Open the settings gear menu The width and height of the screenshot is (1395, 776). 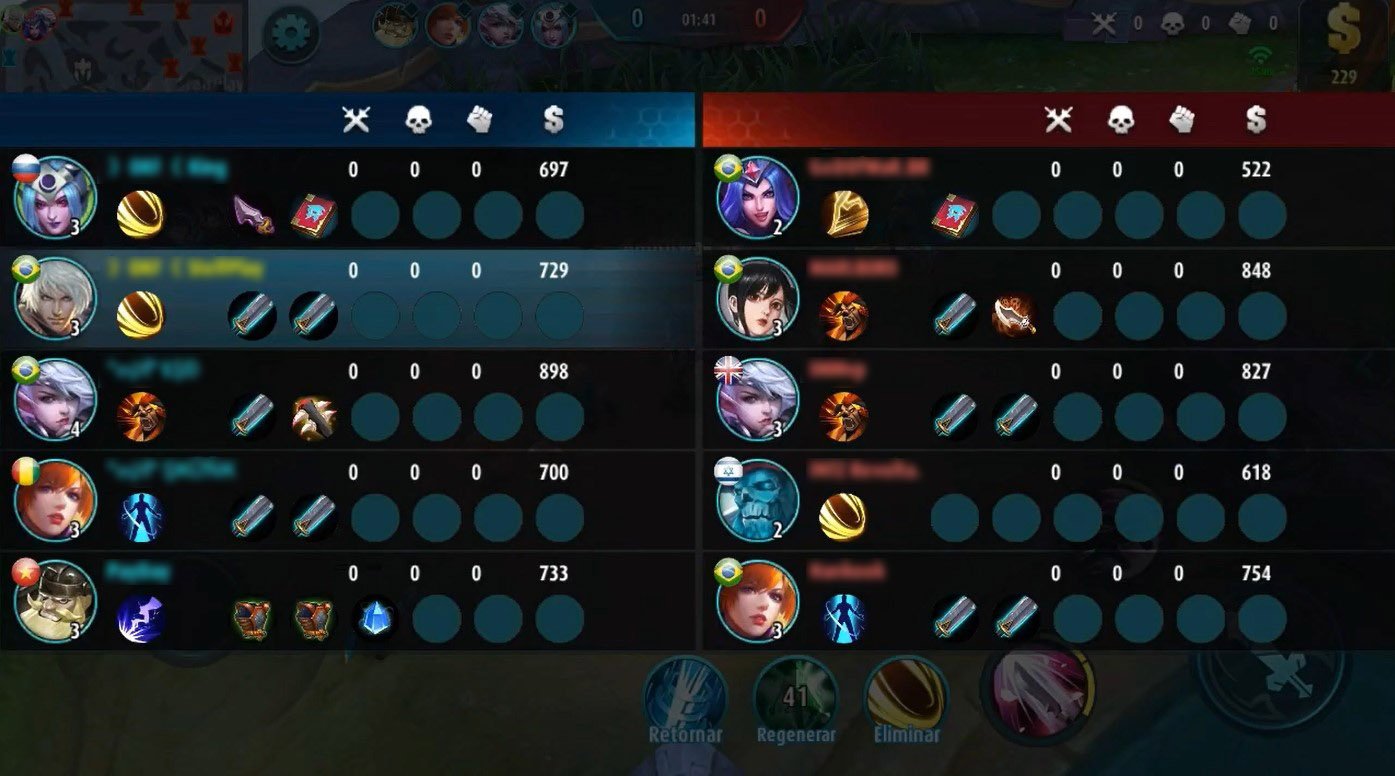click(x=291, y=34)
